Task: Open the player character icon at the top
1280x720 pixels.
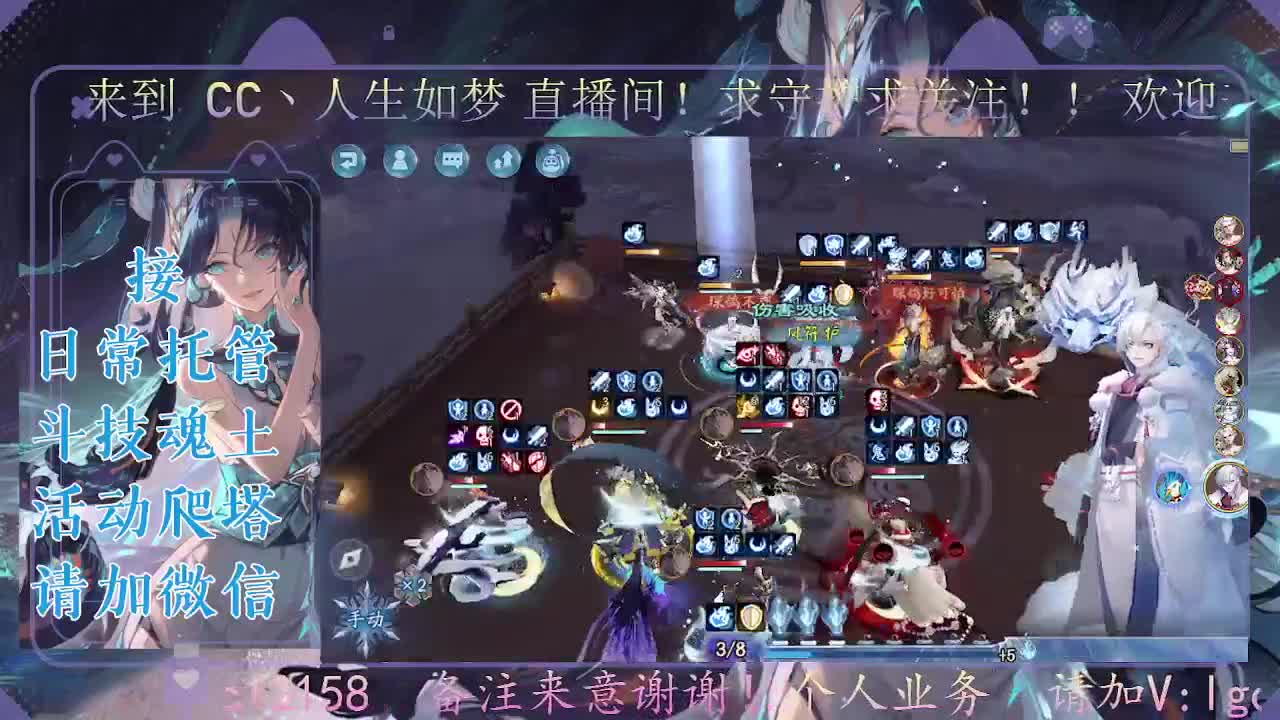Action: 398,162
